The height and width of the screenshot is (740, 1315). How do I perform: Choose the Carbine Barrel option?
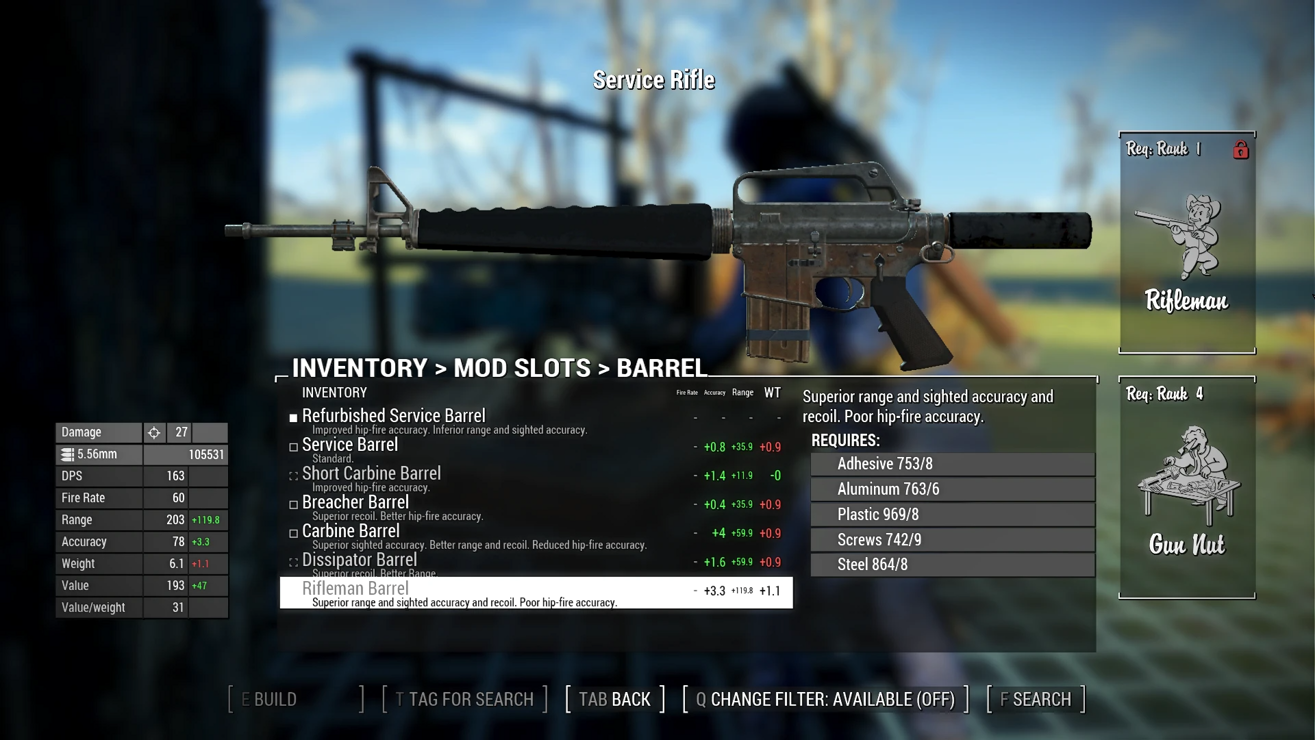coord(350,532)
